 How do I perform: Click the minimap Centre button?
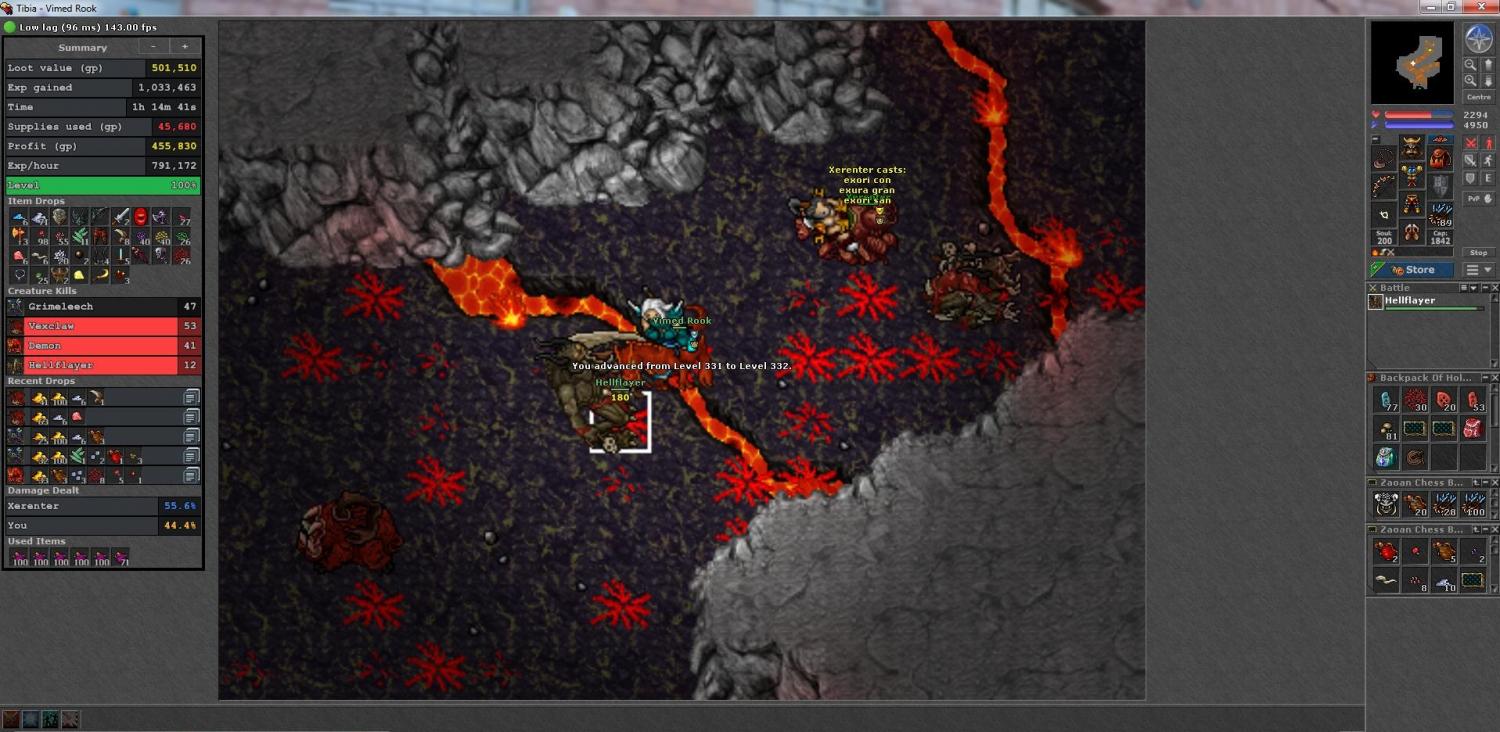(1478, 97)
